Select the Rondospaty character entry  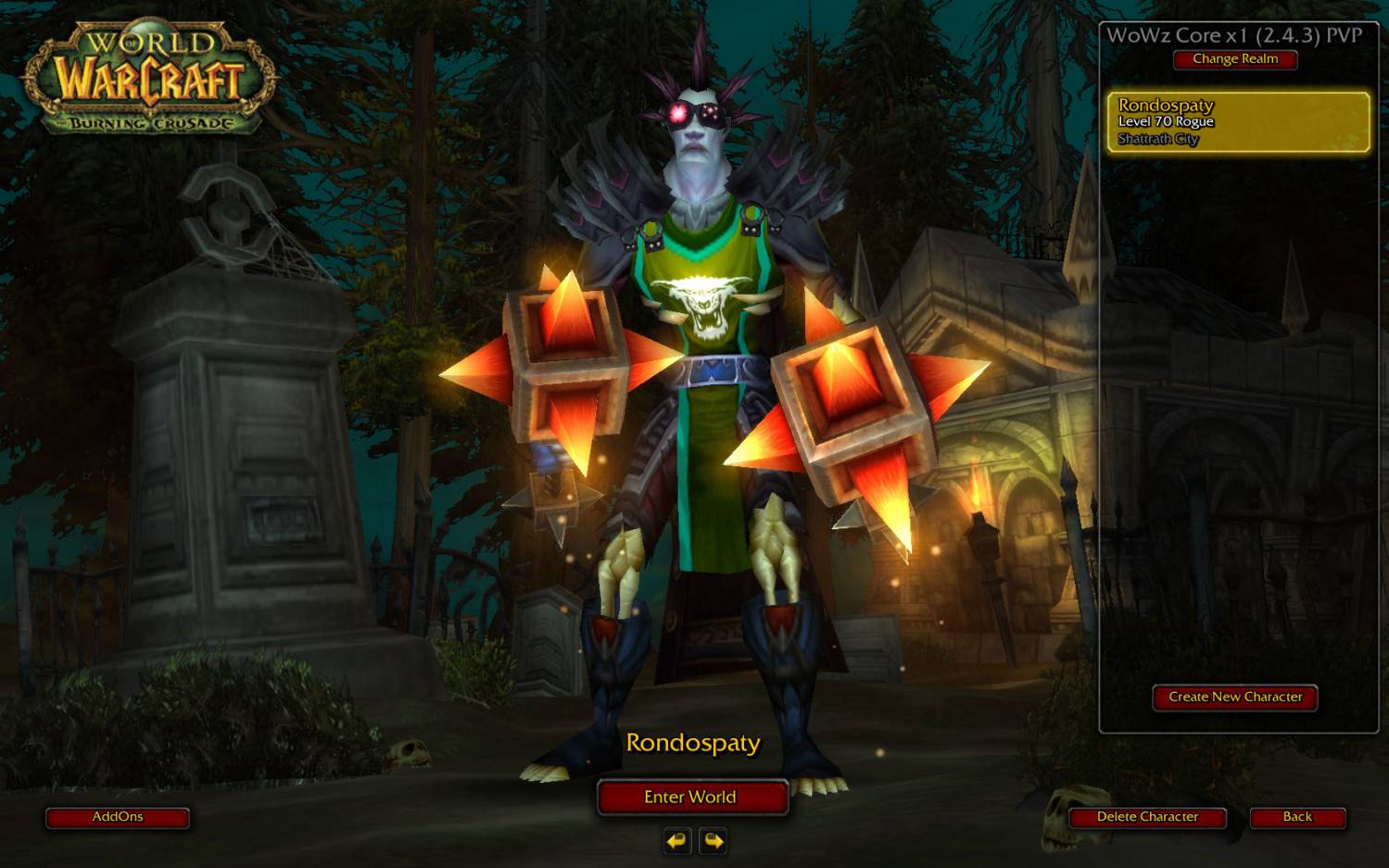[x=1238, y=121]
